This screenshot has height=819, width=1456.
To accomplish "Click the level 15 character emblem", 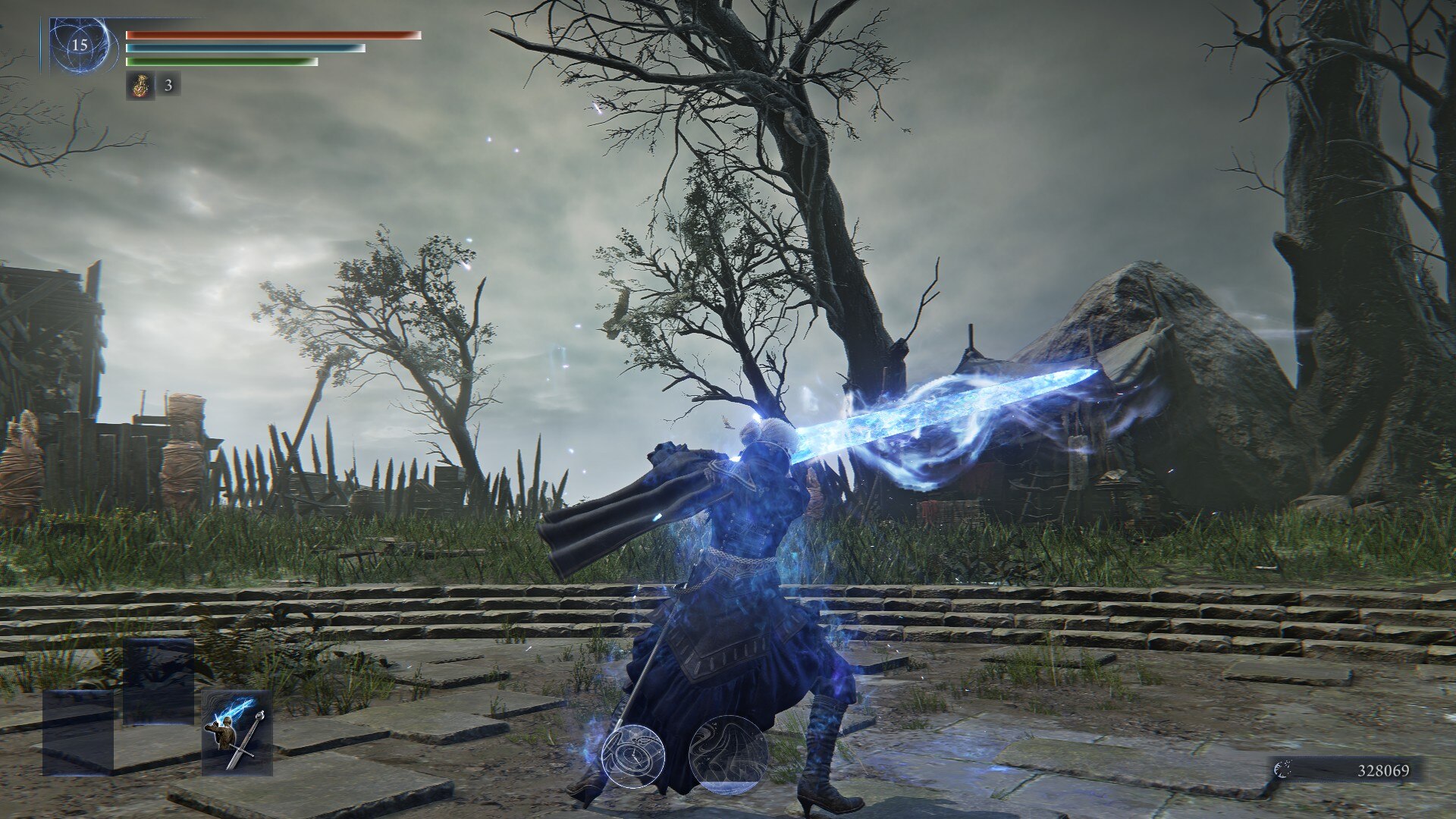I will (80, 45).
